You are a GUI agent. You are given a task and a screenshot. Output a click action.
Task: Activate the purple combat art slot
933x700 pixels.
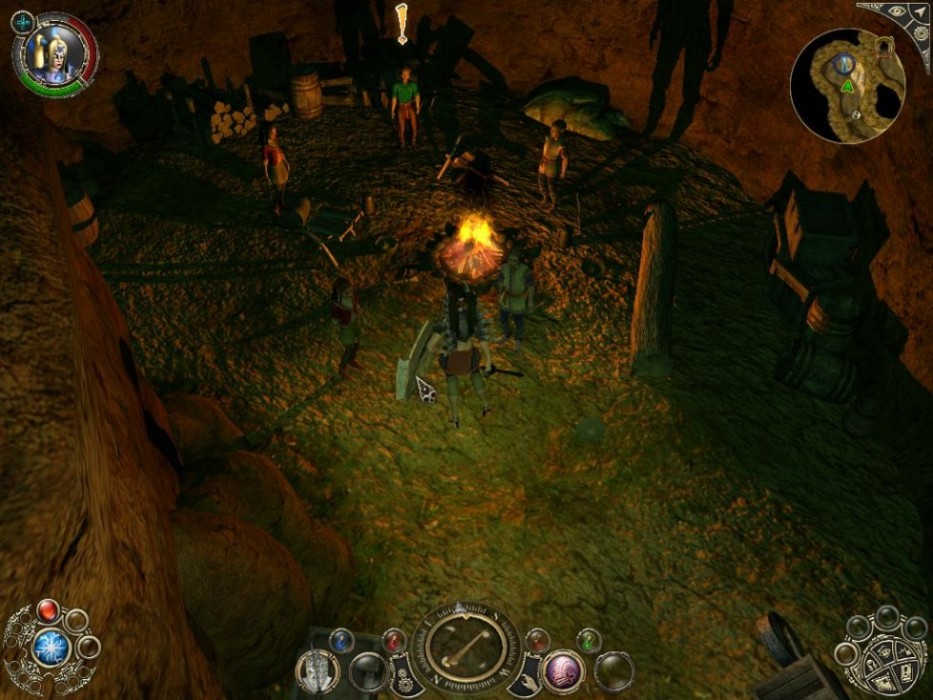pyautogui.click(x=564, y=668)
